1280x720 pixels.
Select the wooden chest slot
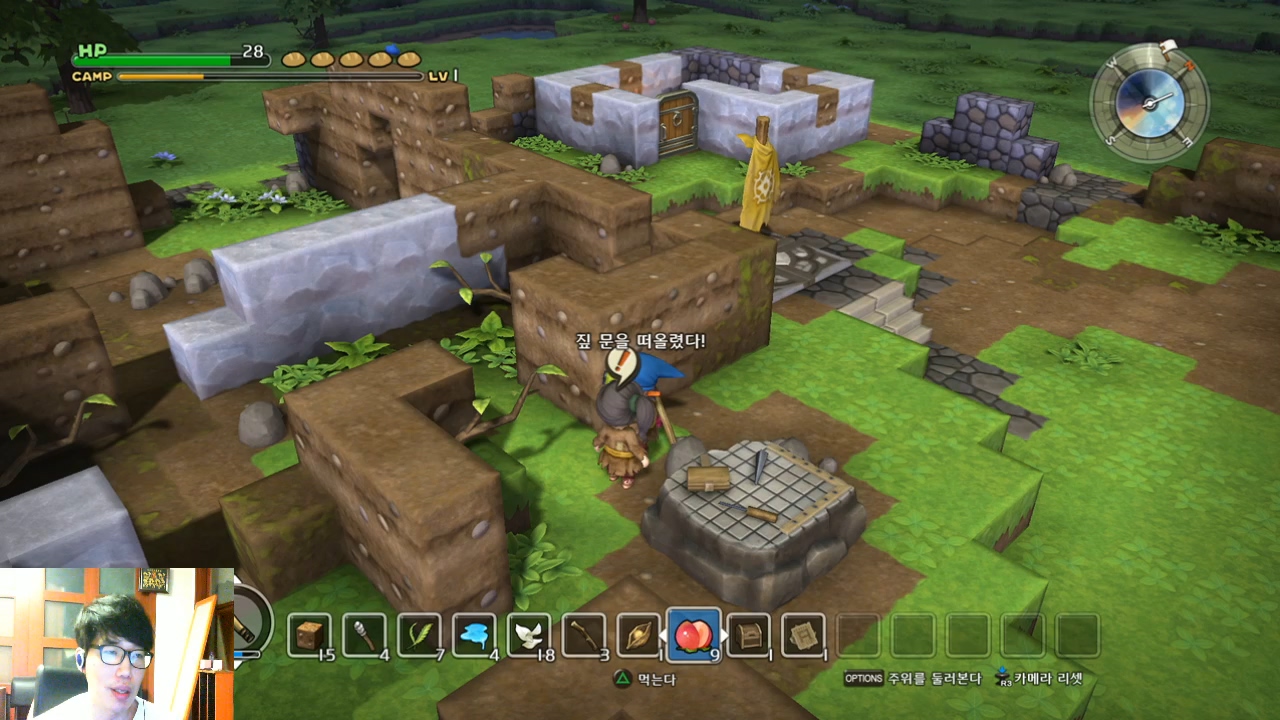point(749,634)
